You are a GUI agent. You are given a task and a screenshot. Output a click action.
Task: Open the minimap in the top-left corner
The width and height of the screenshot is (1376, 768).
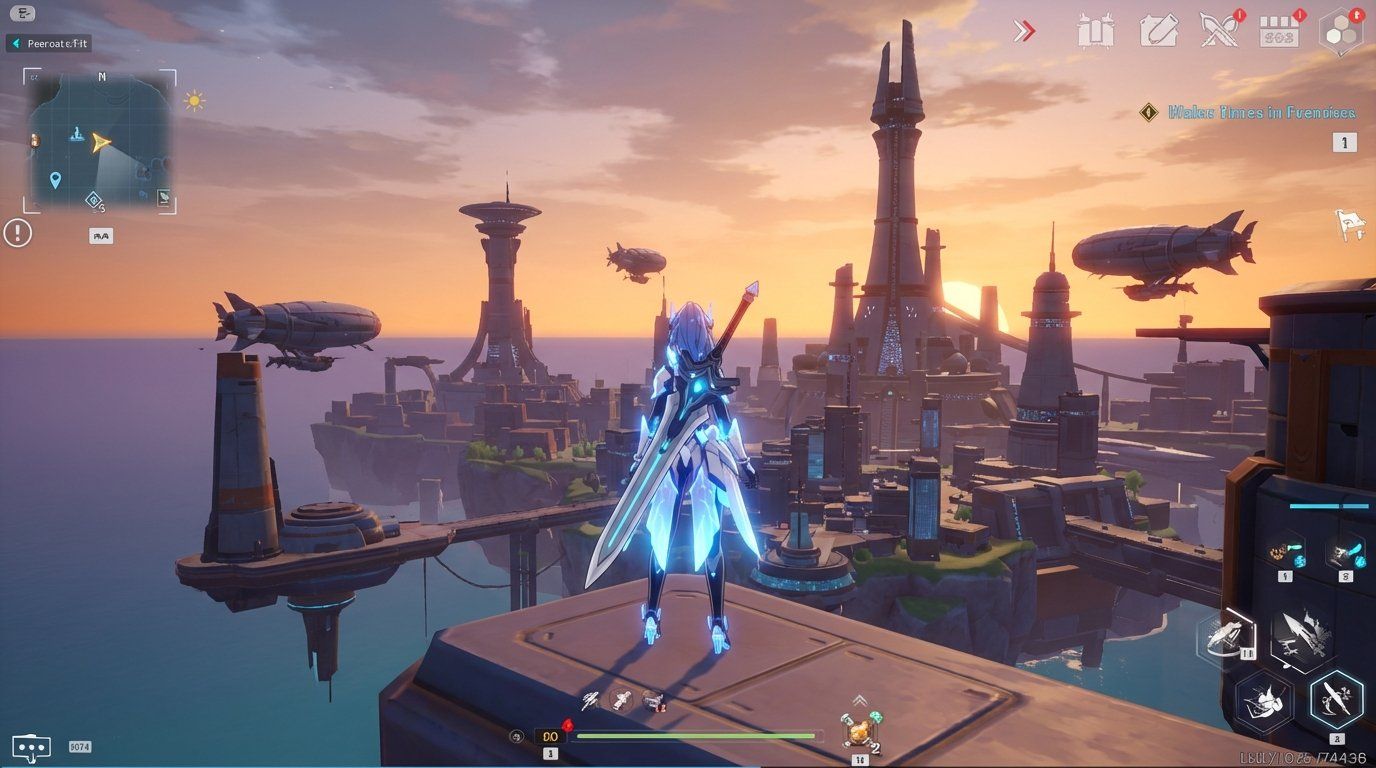point(100,140)
